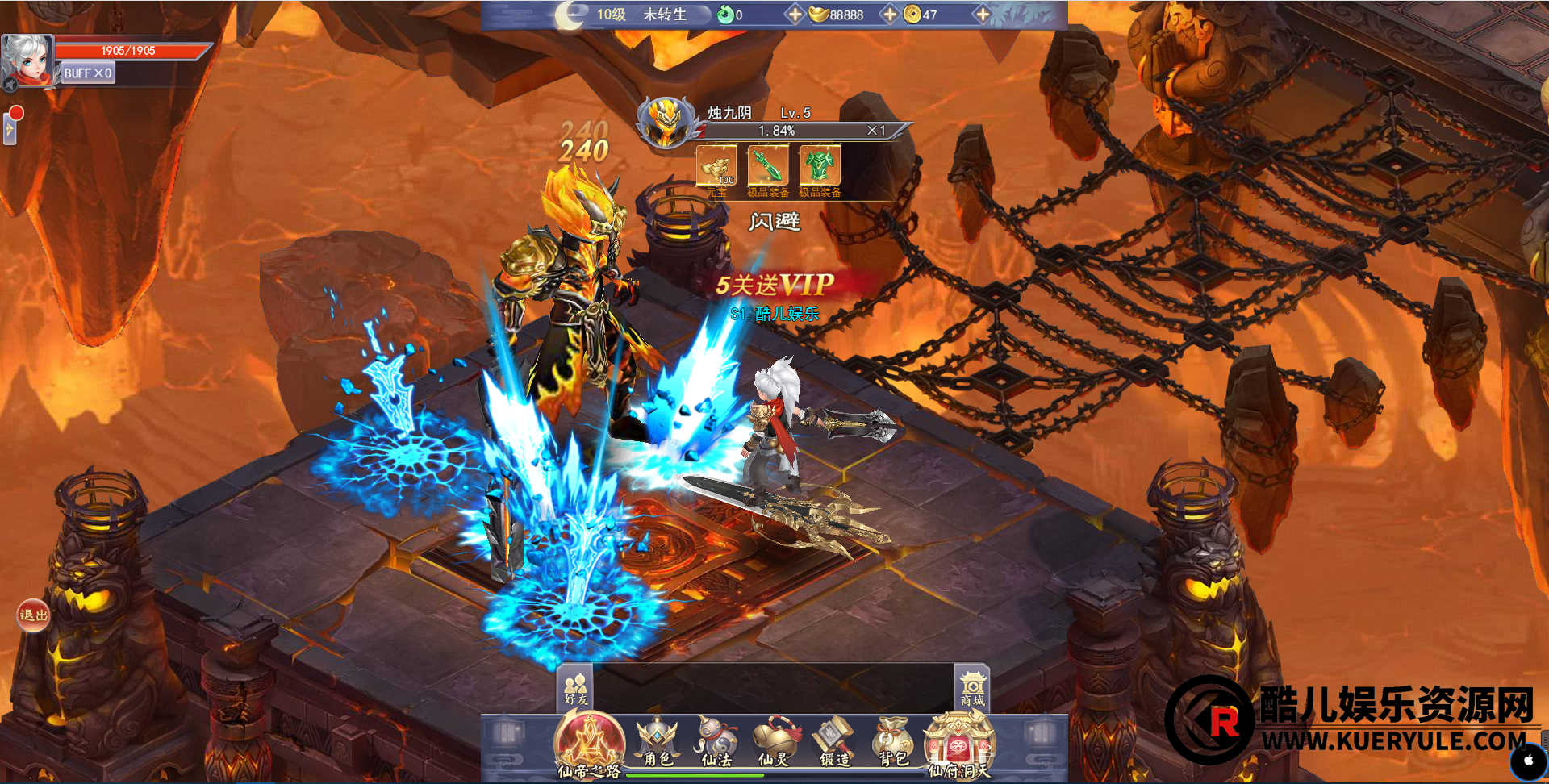1549x784 pixels.
Task: Open the 角色 character panel
Action: 658,742
